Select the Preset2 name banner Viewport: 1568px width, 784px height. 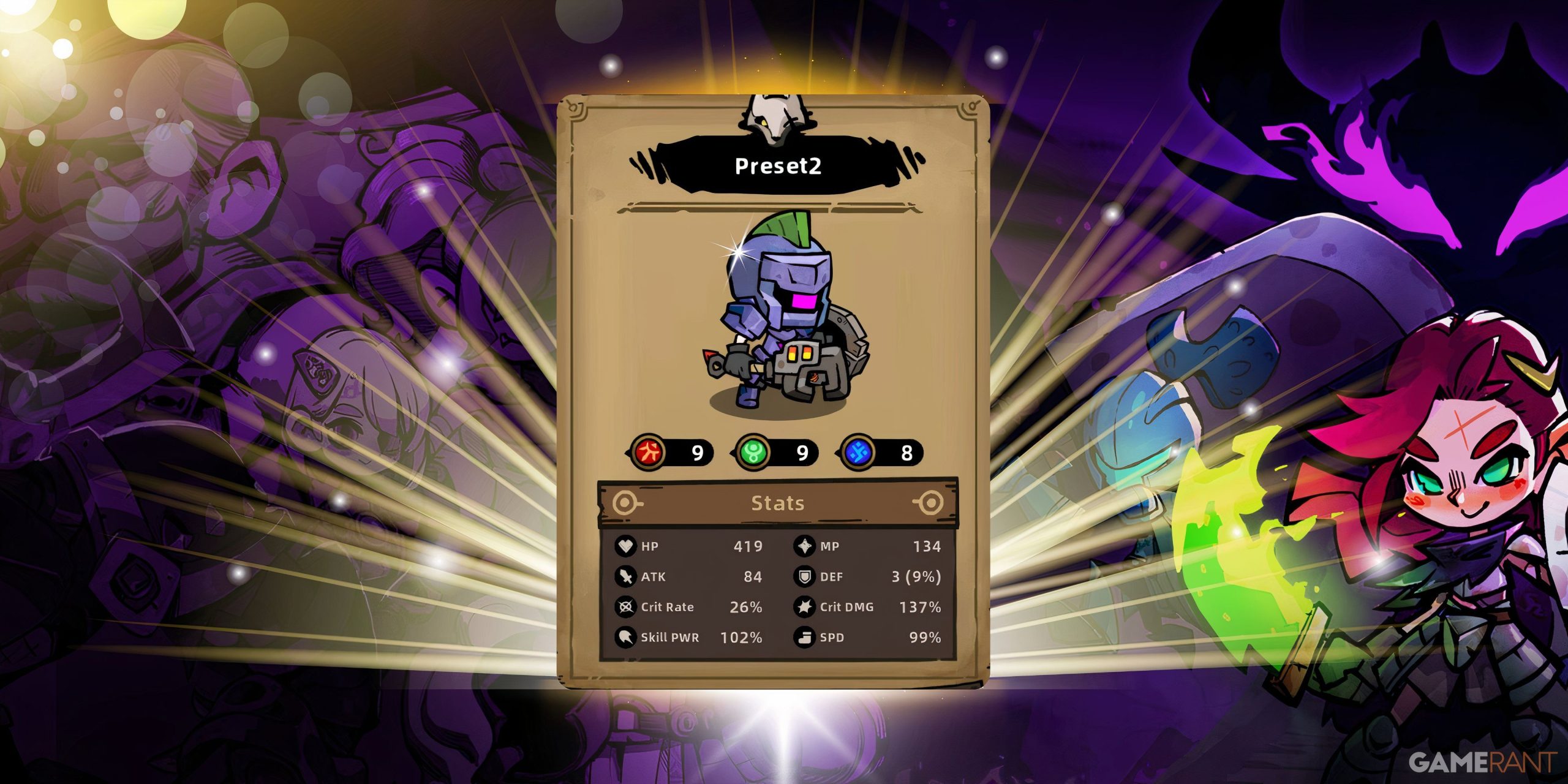777,165
